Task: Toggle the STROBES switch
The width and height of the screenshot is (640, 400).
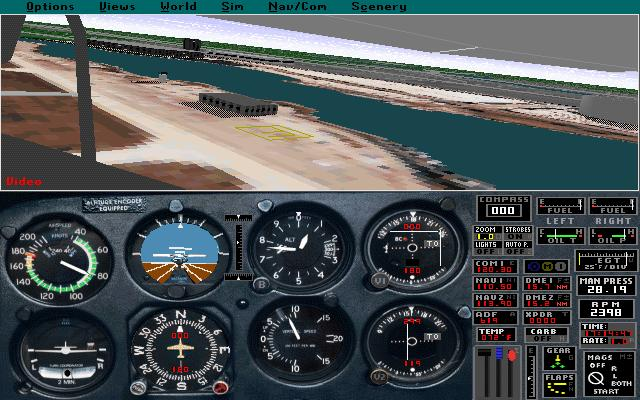Action: pos(517,235)
